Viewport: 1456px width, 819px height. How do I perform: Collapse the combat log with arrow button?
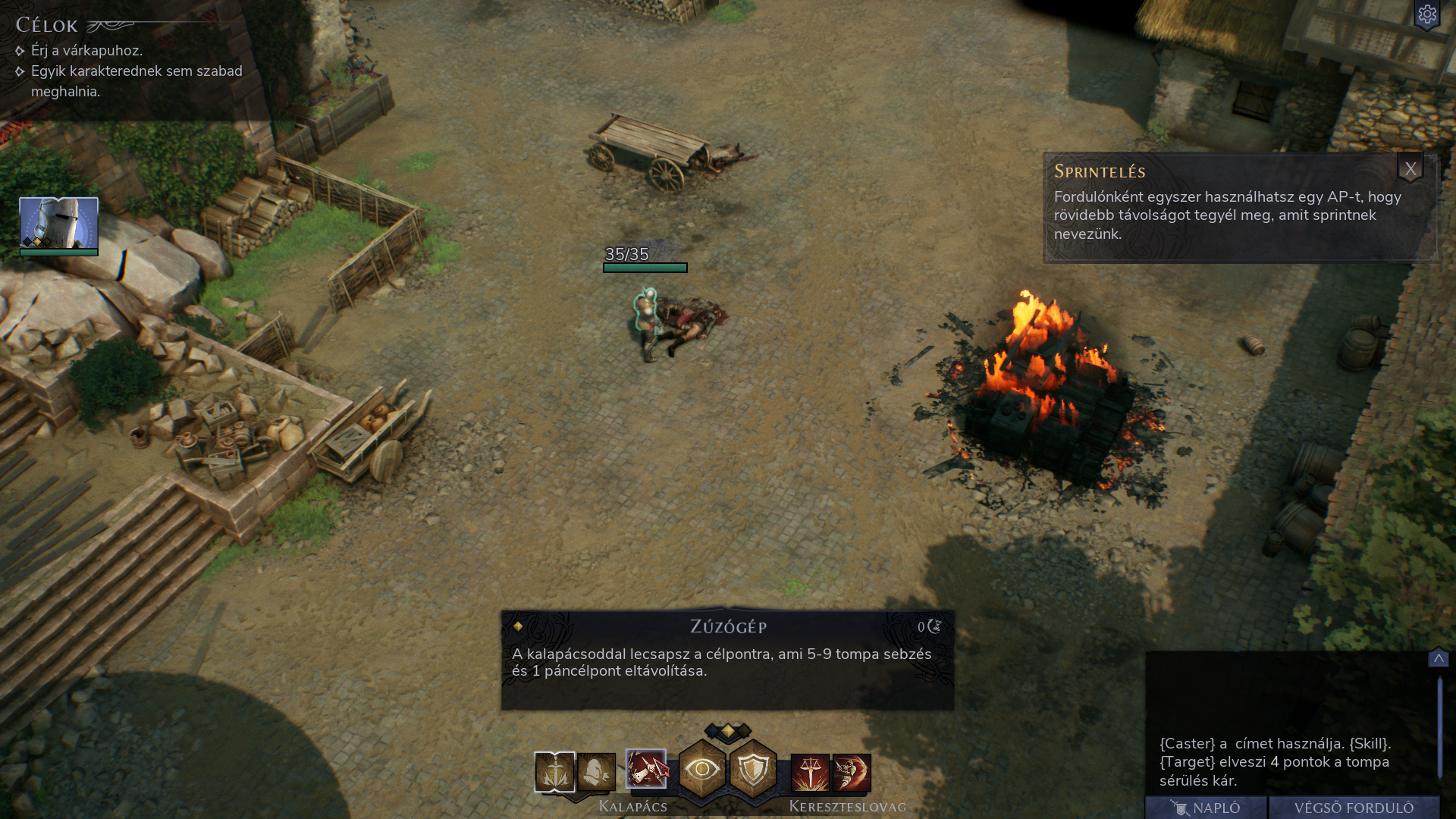[x=1438, y=658]
